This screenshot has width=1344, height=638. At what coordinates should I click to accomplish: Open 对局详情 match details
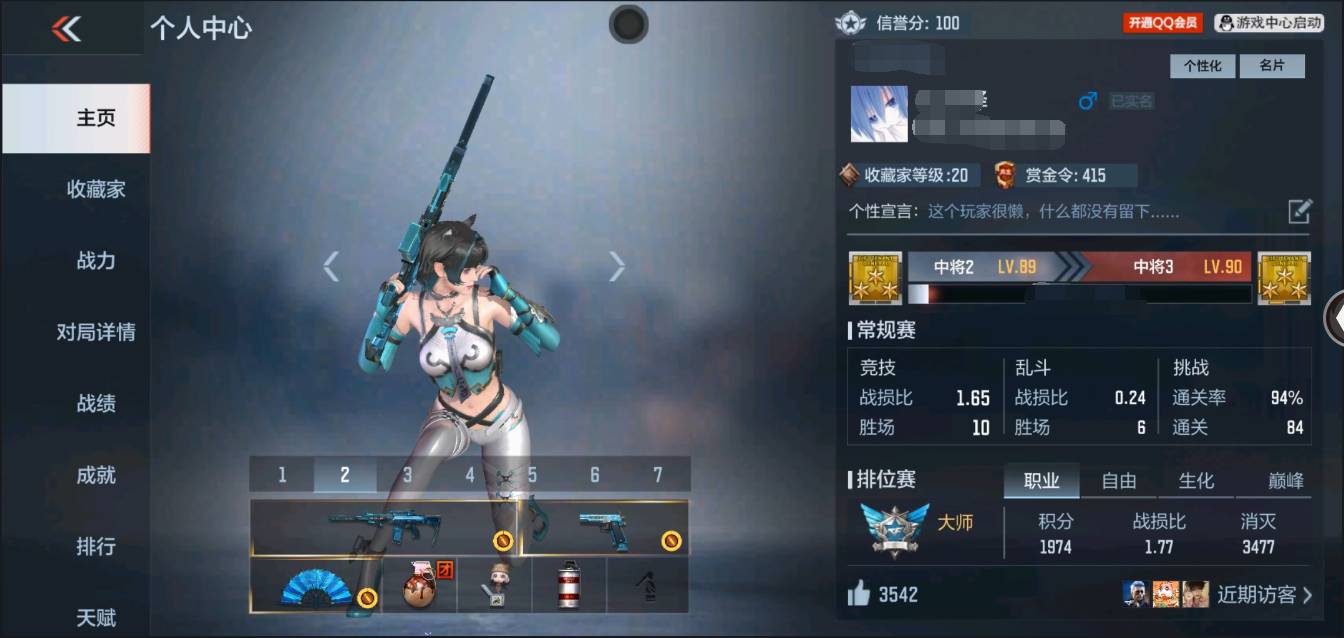coord(96,332)
